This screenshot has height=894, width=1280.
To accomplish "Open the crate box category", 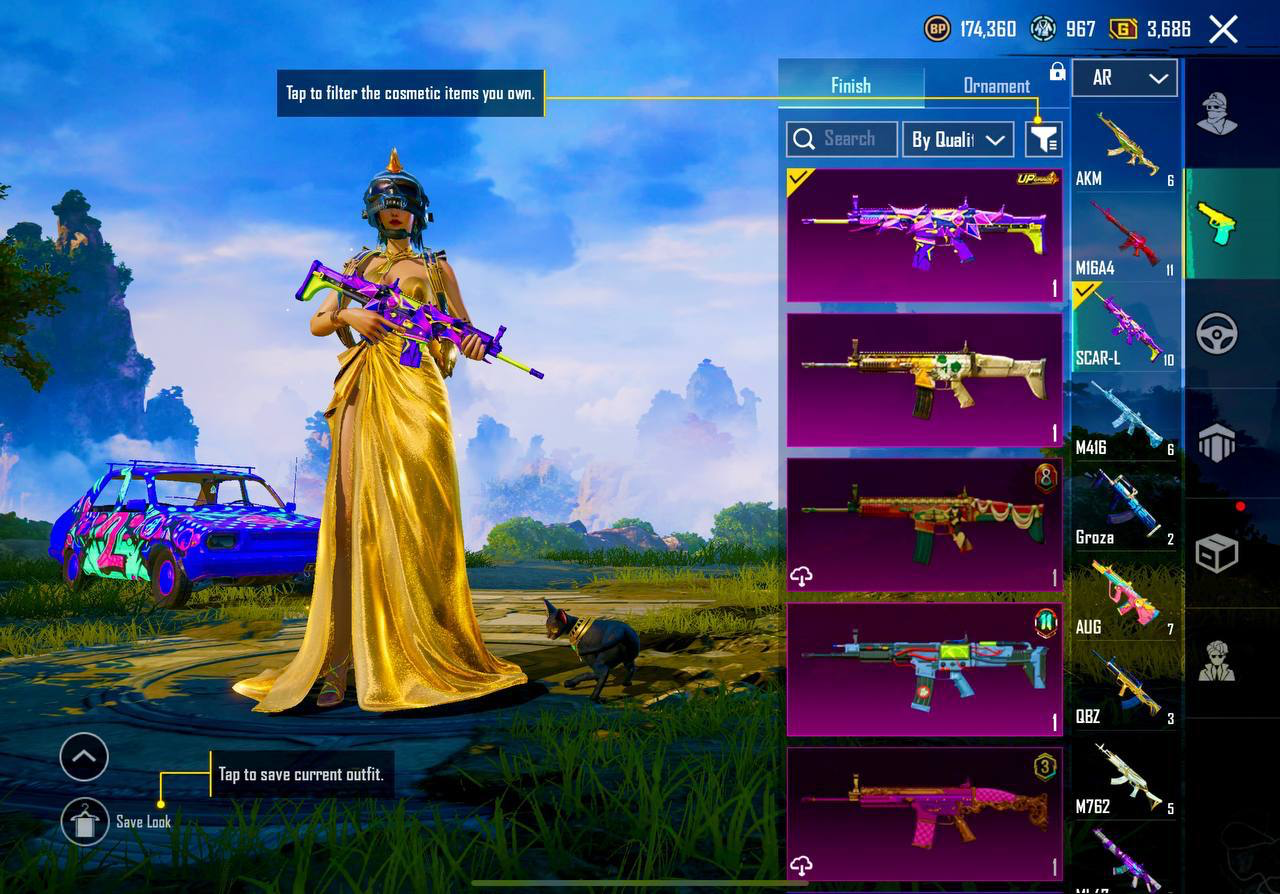I will coord(1217,552).
